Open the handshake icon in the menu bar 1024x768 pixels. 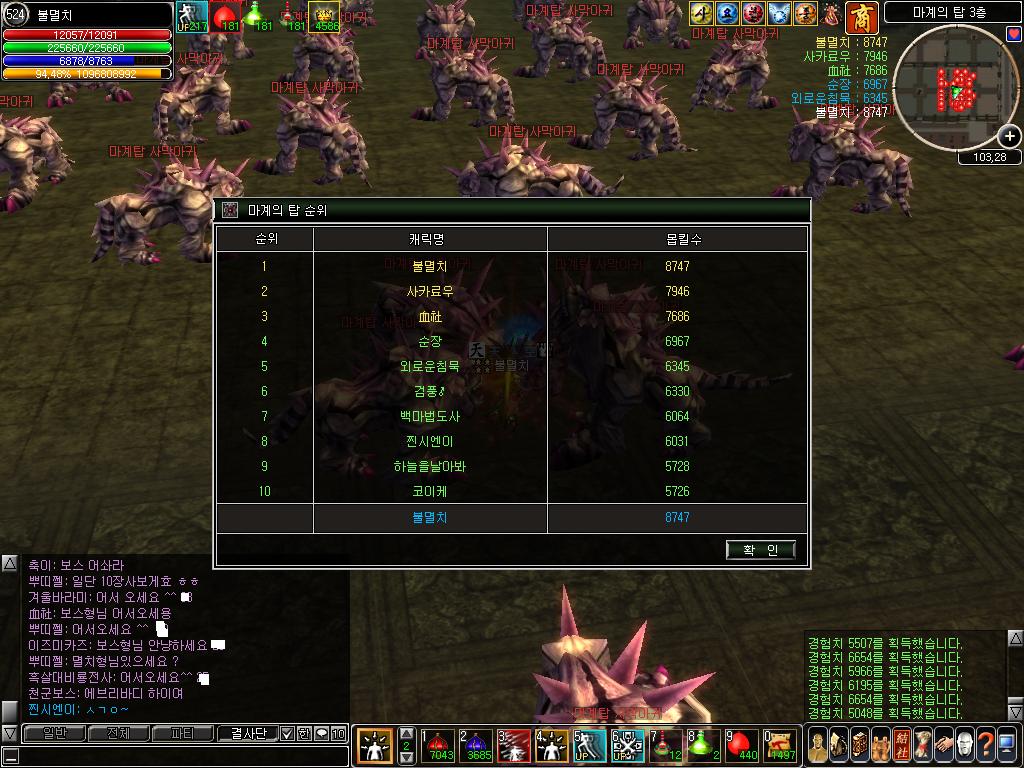942,744
